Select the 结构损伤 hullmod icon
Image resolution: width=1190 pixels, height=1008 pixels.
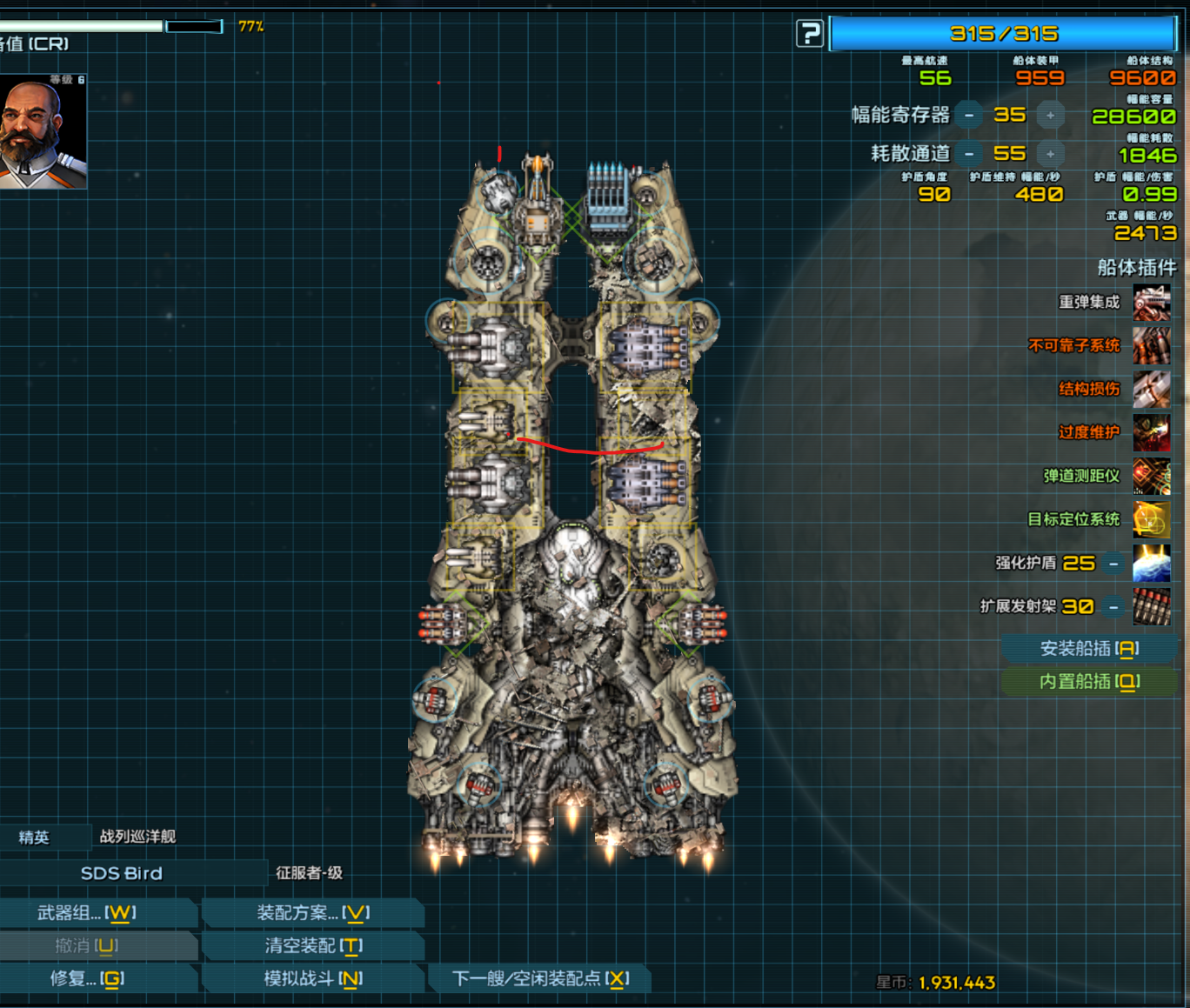click(1151, 390)
